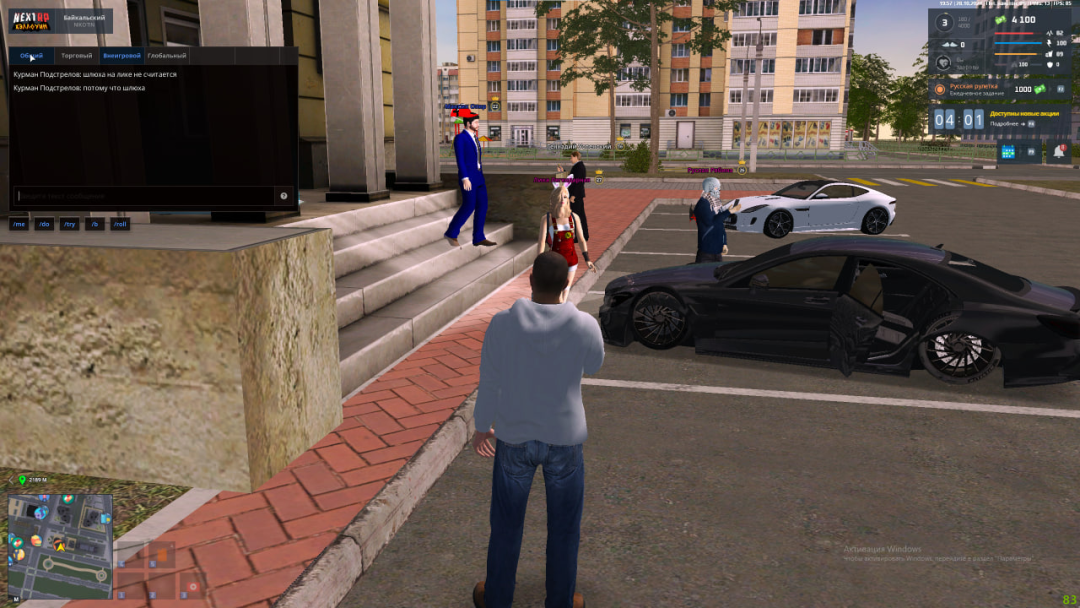Open the notification bell
This screenshot has width=1080, height=608.
coord(1058,152)
